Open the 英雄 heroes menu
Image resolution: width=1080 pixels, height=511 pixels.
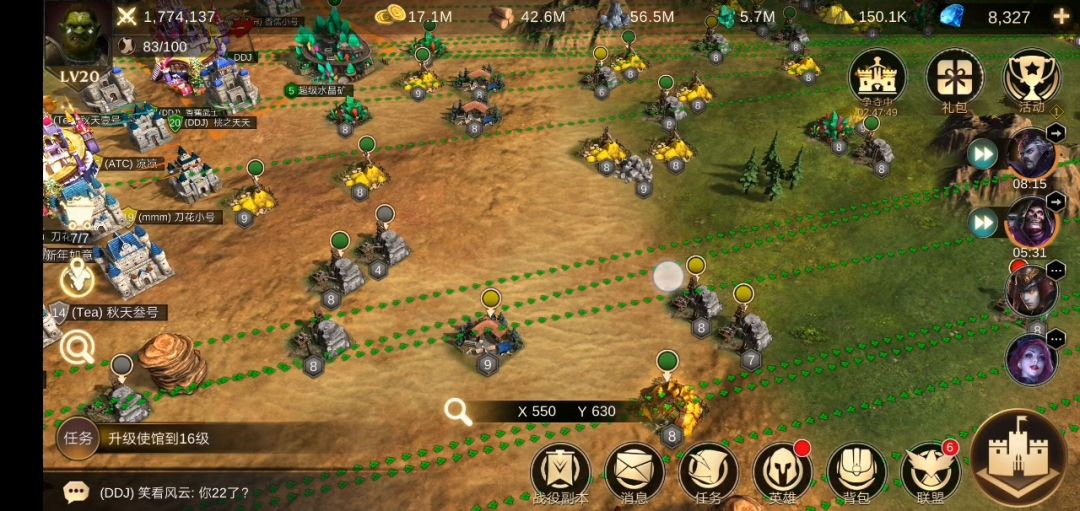(x=782, y=473)
